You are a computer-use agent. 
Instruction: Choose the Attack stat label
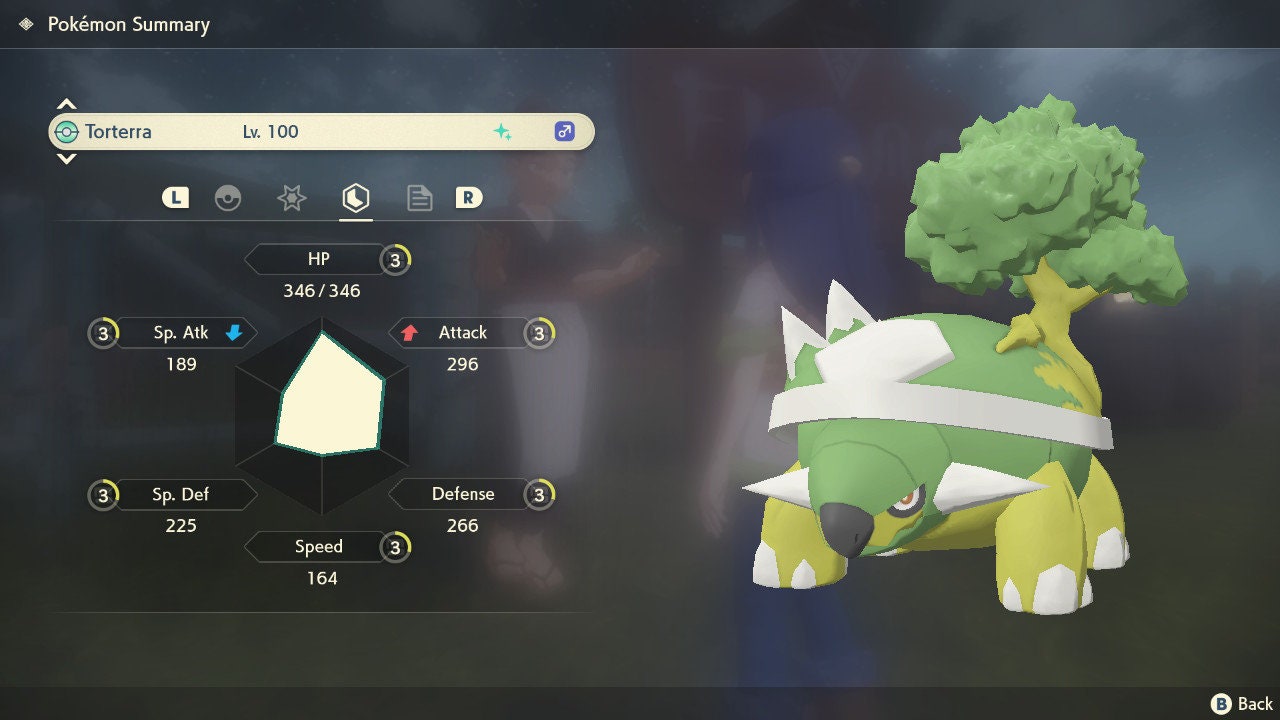462,333
